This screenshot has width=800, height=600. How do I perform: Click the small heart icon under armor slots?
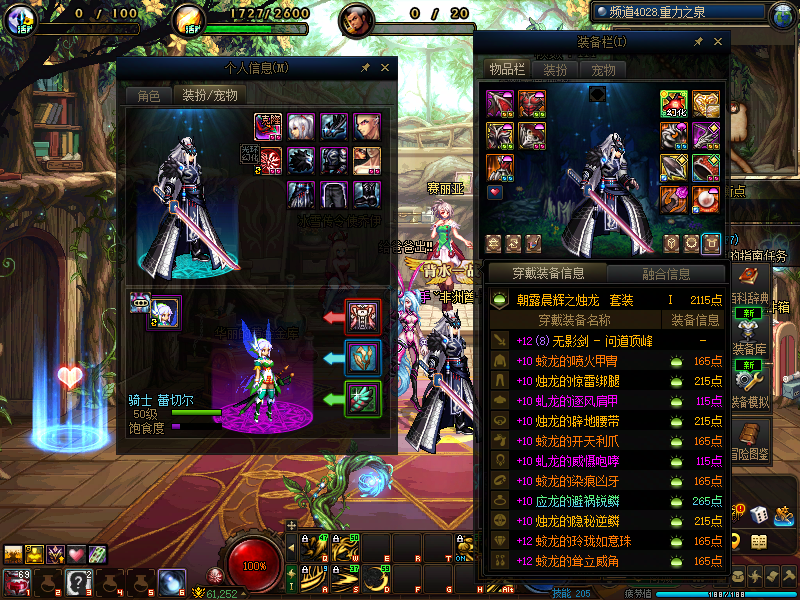(495, 191)
